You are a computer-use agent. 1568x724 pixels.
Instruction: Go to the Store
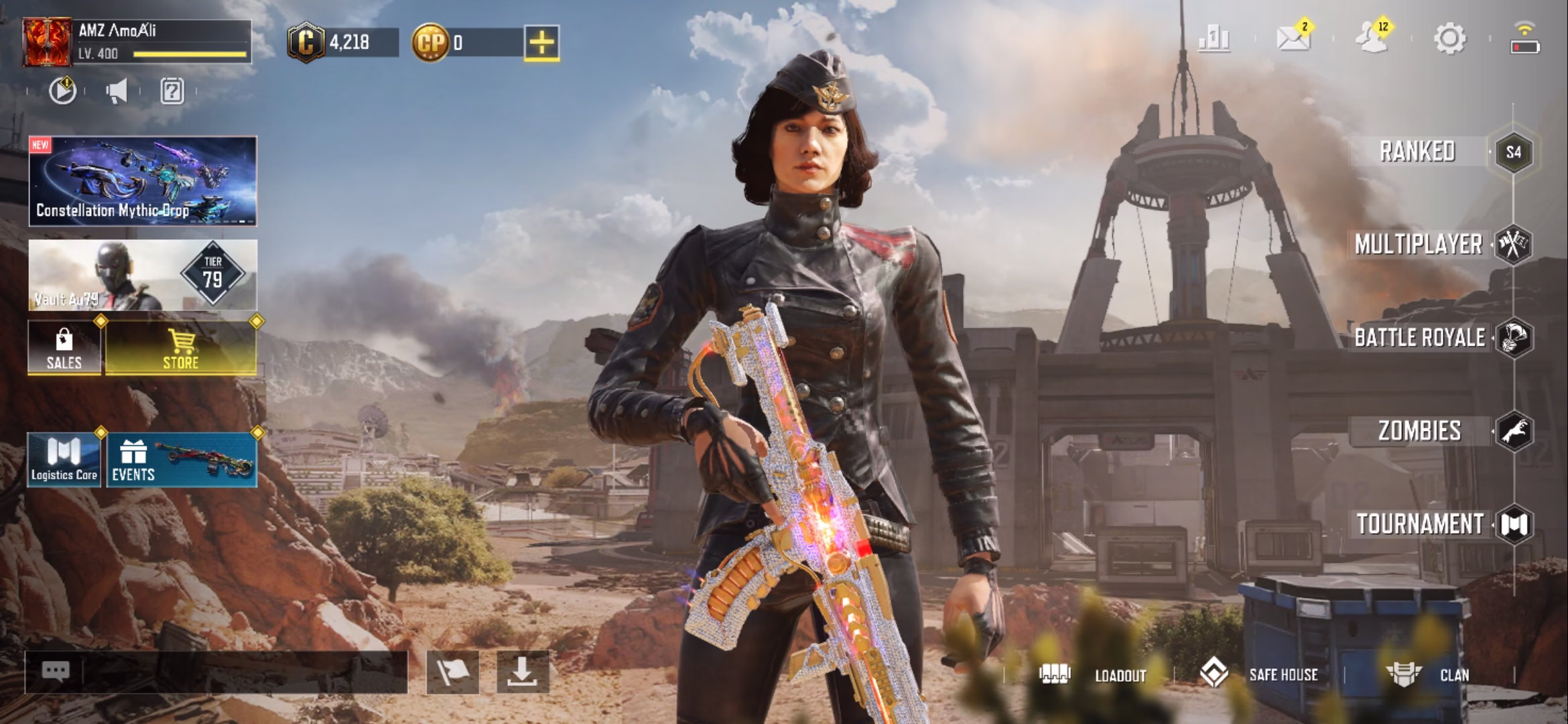pos(181,347)
